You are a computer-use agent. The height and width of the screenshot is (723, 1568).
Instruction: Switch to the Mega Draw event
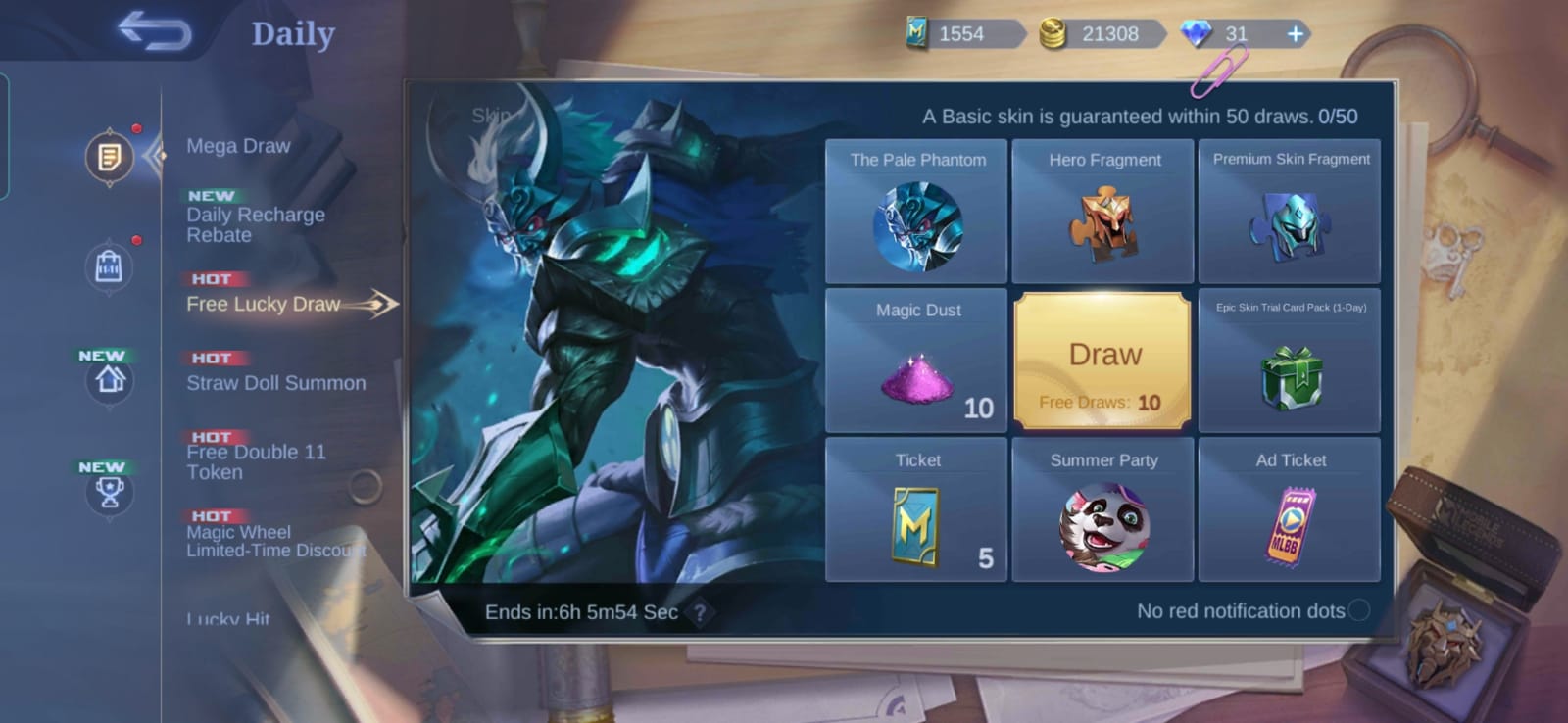click(238, 145)
